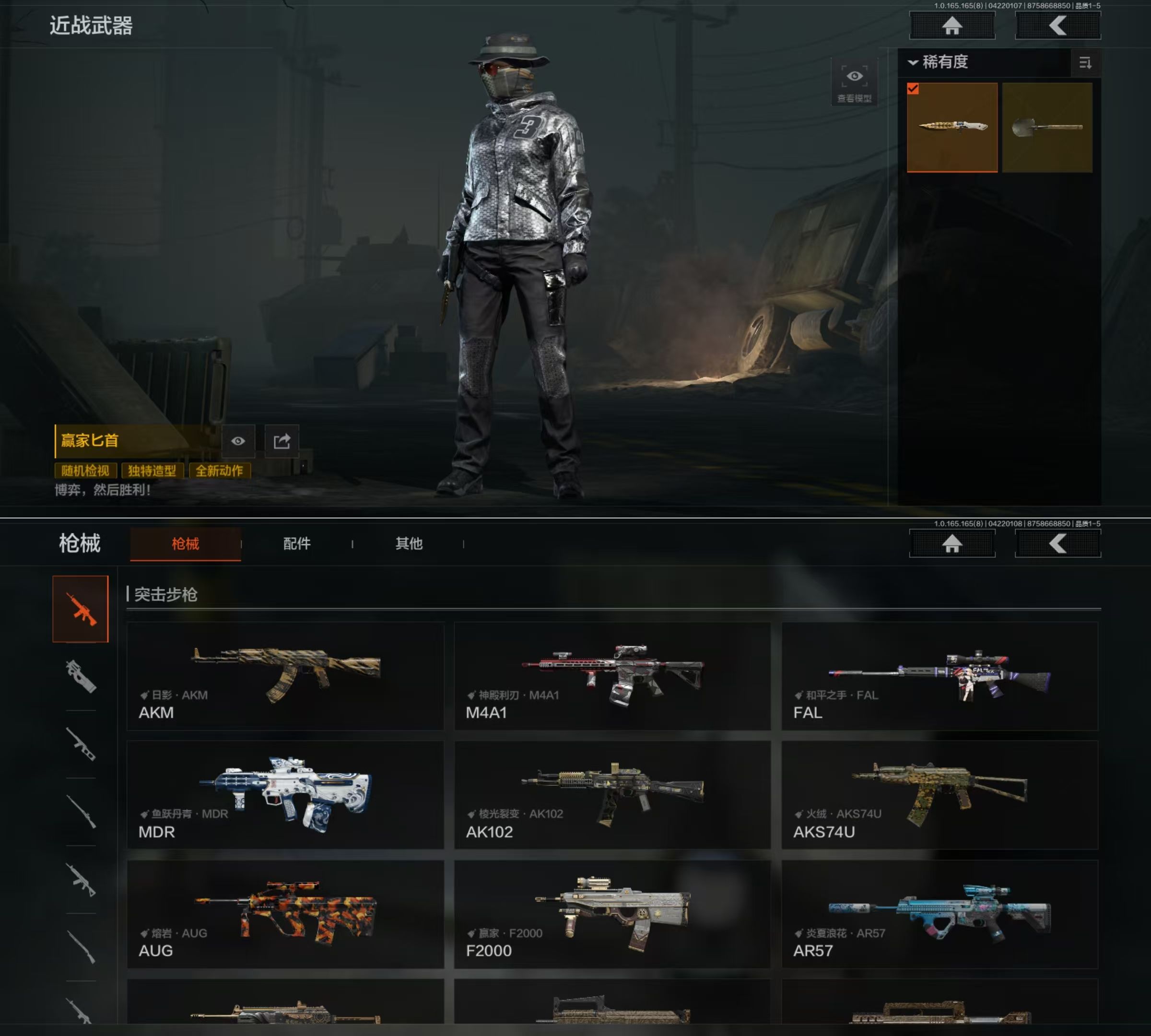This screenshot has height=1036, width=1151.
Task: Switch to the 配件 tab
Action: (296, 543)
